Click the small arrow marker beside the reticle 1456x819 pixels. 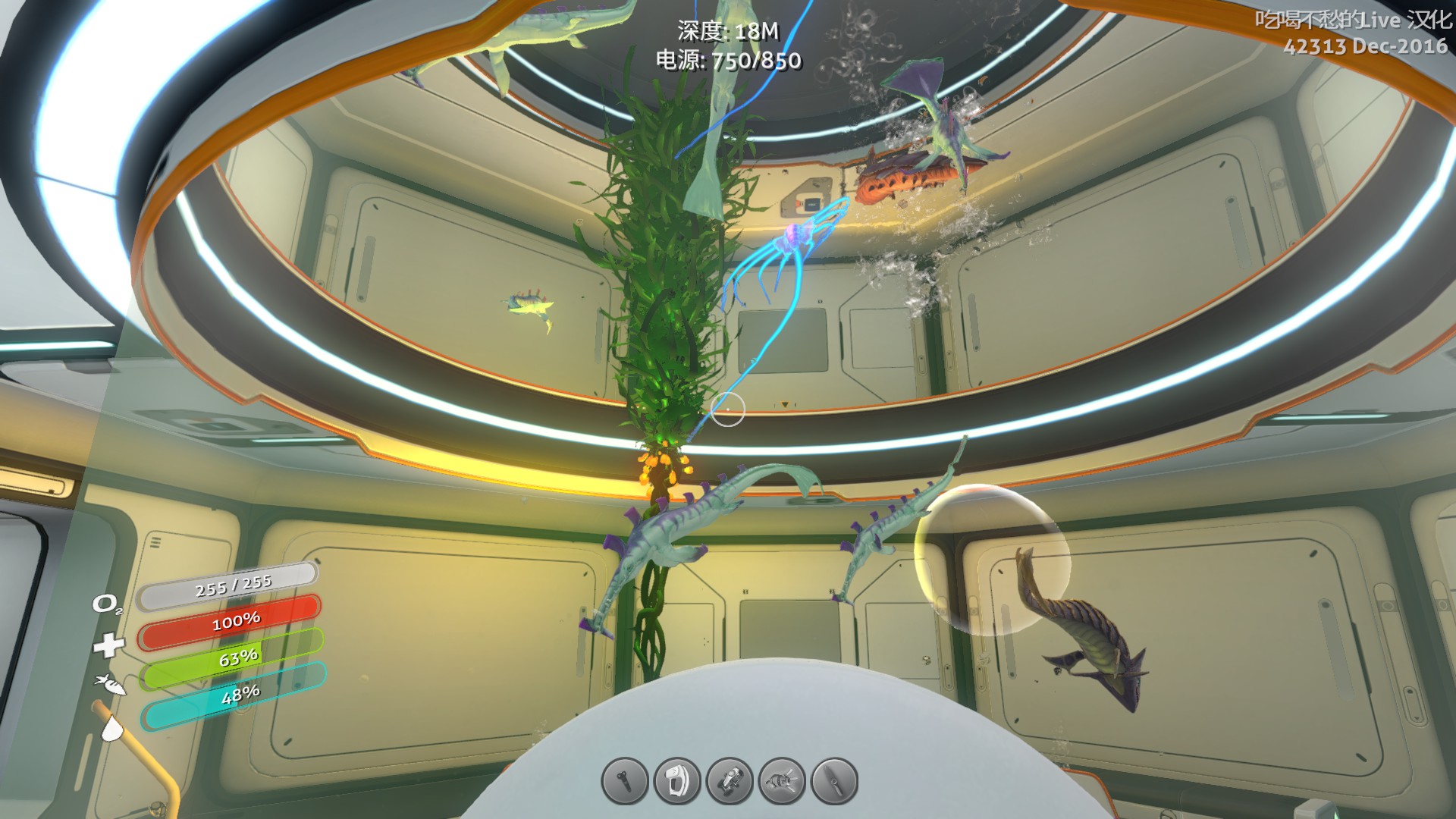785,406
